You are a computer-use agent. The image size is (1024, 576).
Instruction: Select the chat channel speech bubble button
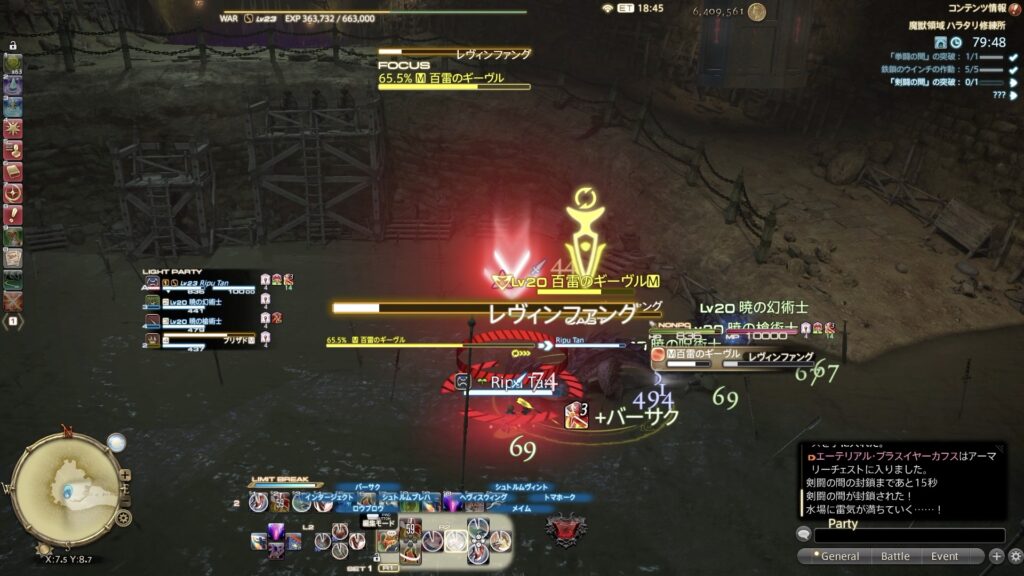tap(803, 534)
